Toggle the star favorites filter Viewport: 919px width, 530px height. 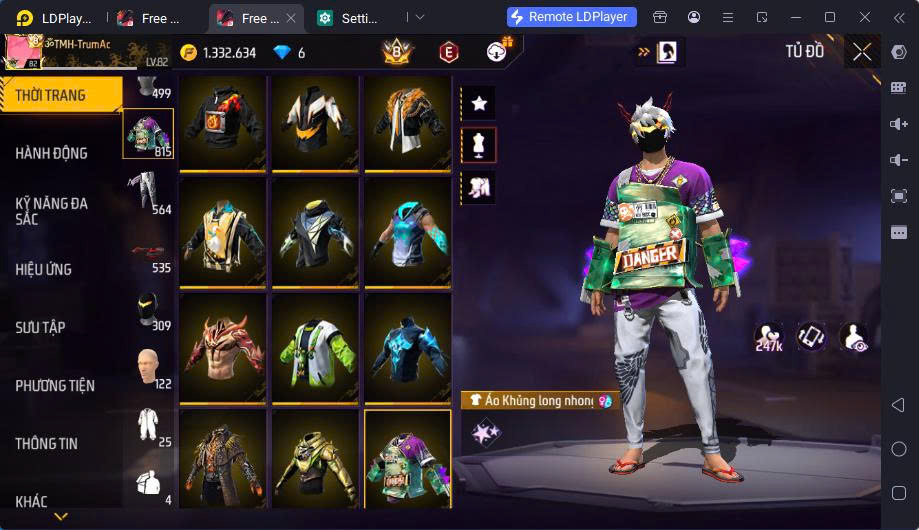479,102
